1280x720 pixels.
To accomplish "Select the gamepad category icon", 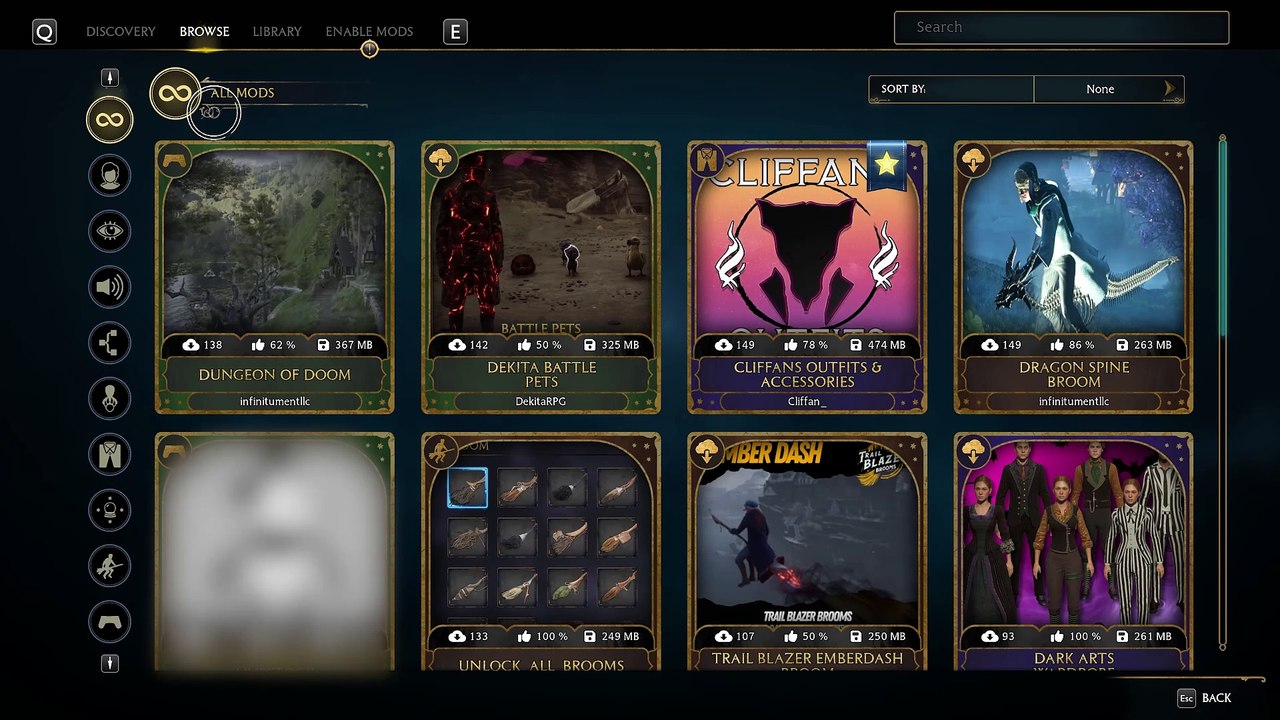I will click(109, 622).
